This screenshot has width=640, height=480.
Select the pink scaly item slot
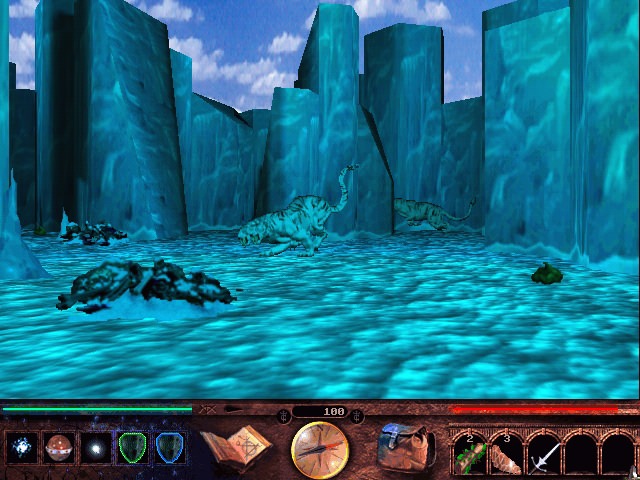pyautogui.click(x=507, y=454)
